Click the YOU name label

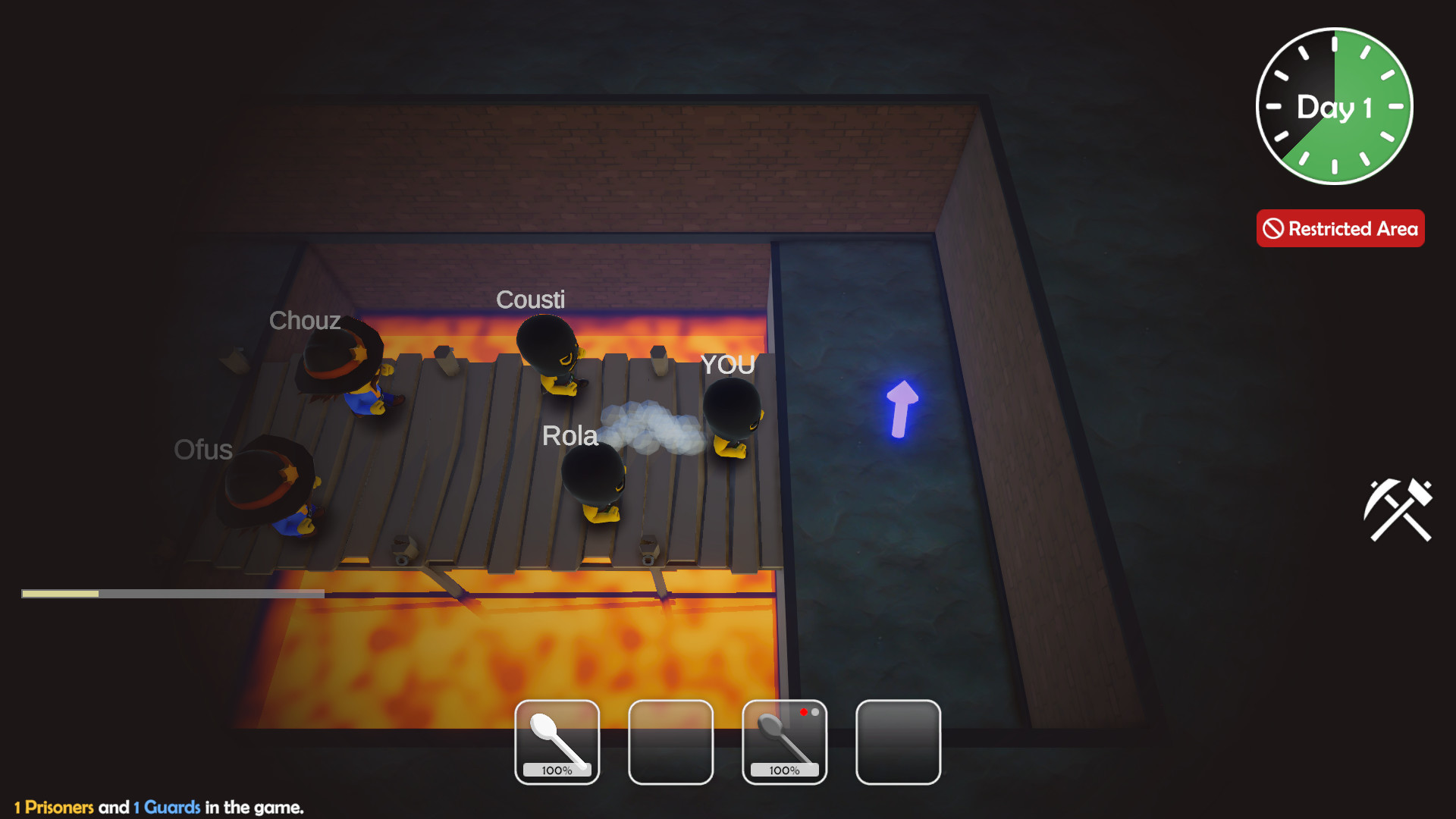click(x=726, y=365)
